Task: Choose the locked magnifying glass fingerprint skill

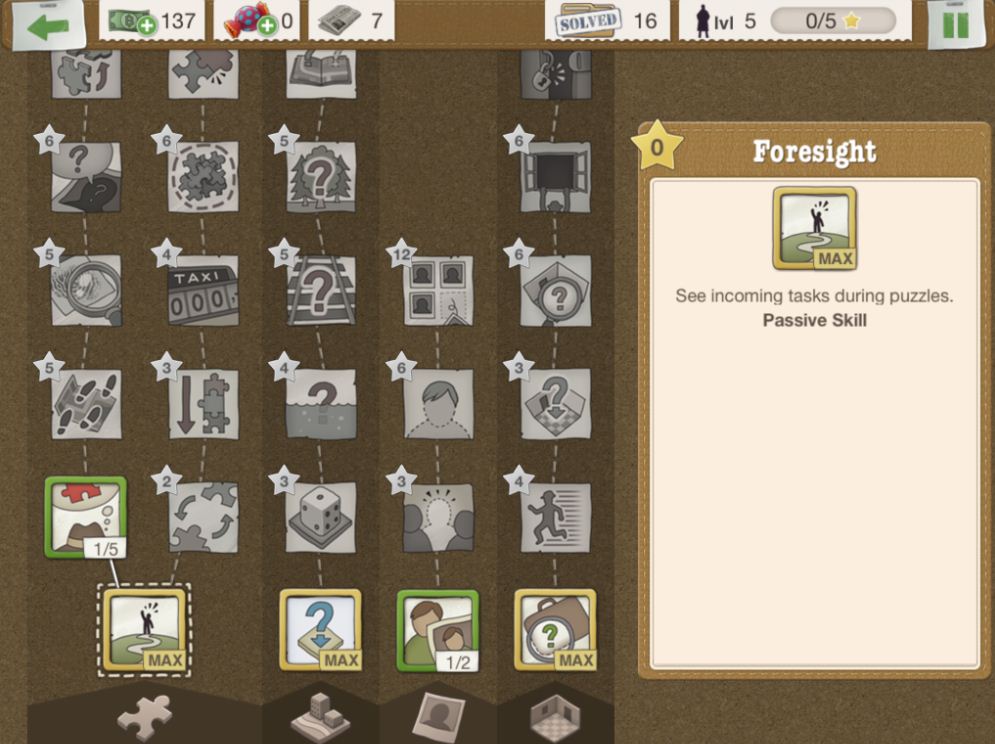Action: point(86,290)
